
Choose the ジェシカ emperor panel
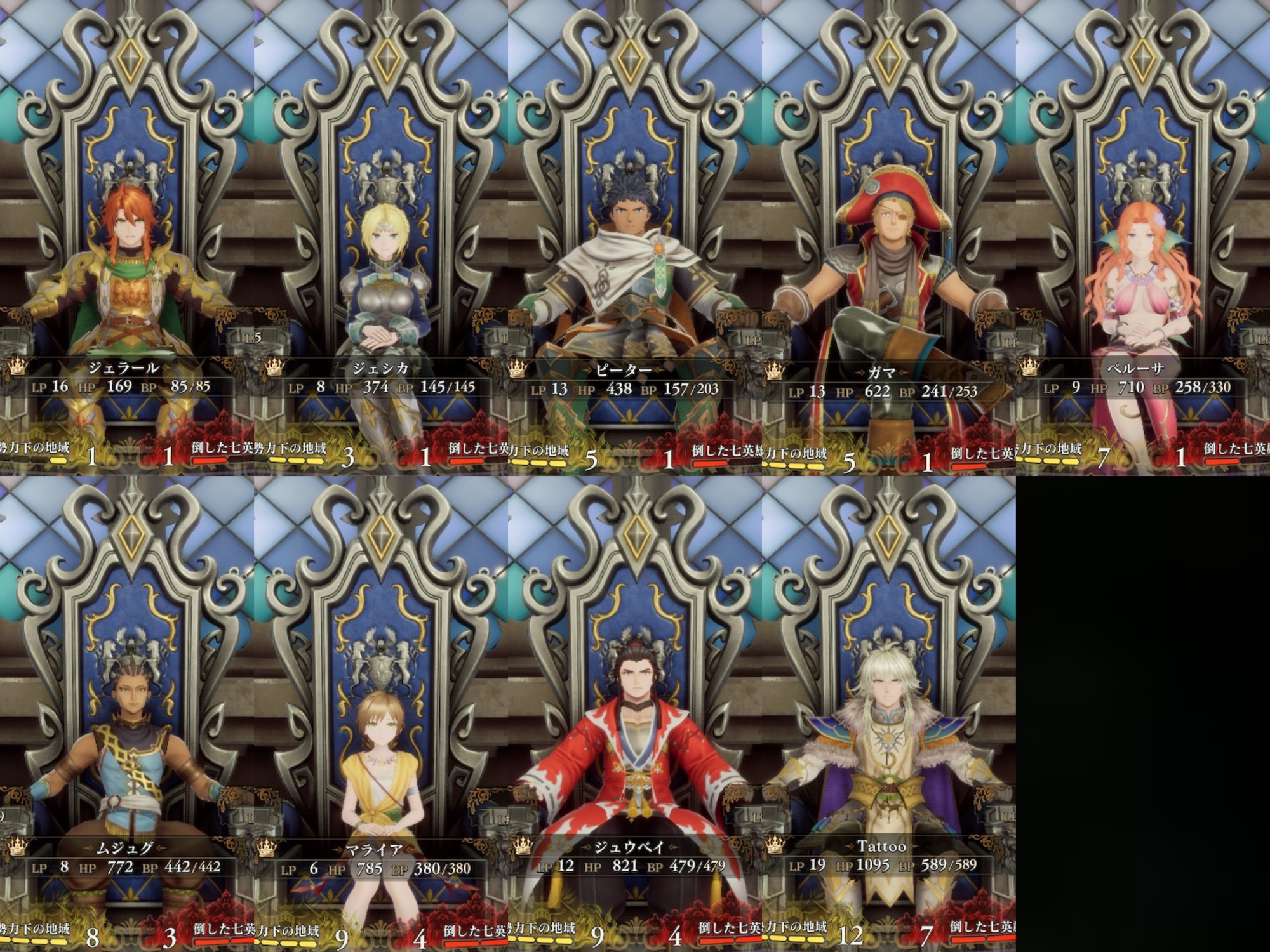pyautogui.click(x=381, y=238)
